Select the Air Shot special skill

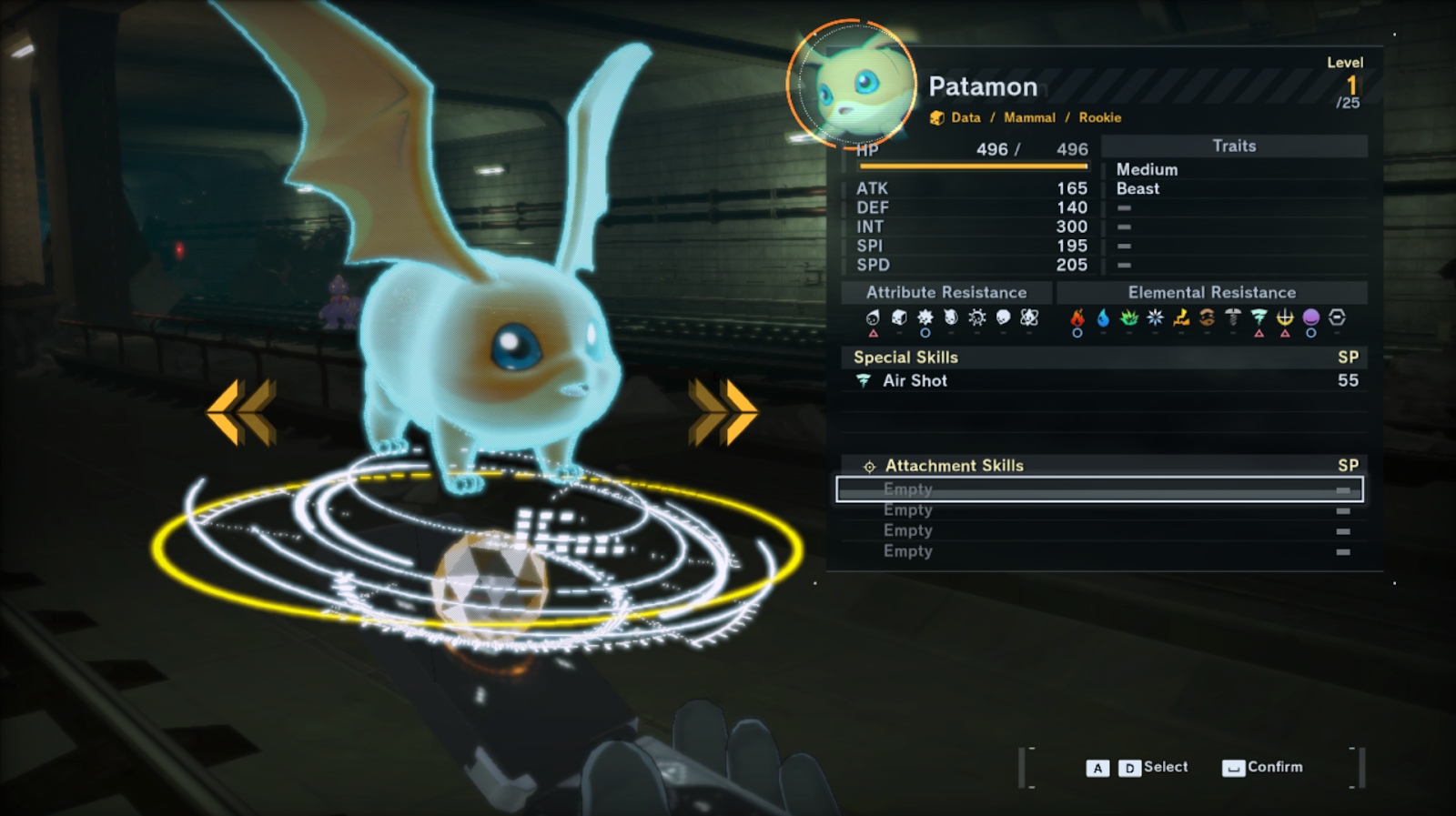(915, 381)
